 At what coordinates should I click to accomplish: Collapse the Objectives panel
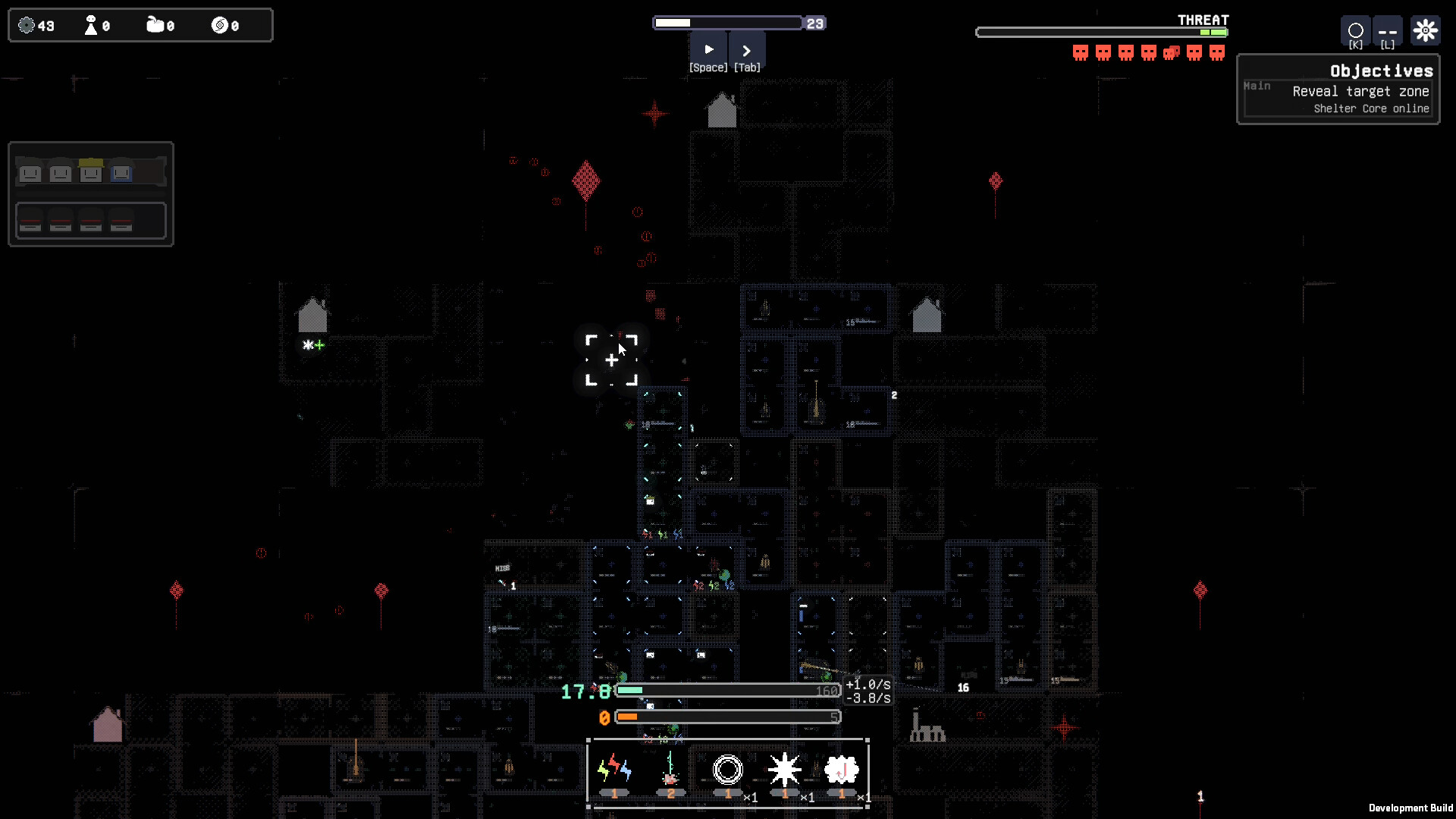pos(1381,71)
